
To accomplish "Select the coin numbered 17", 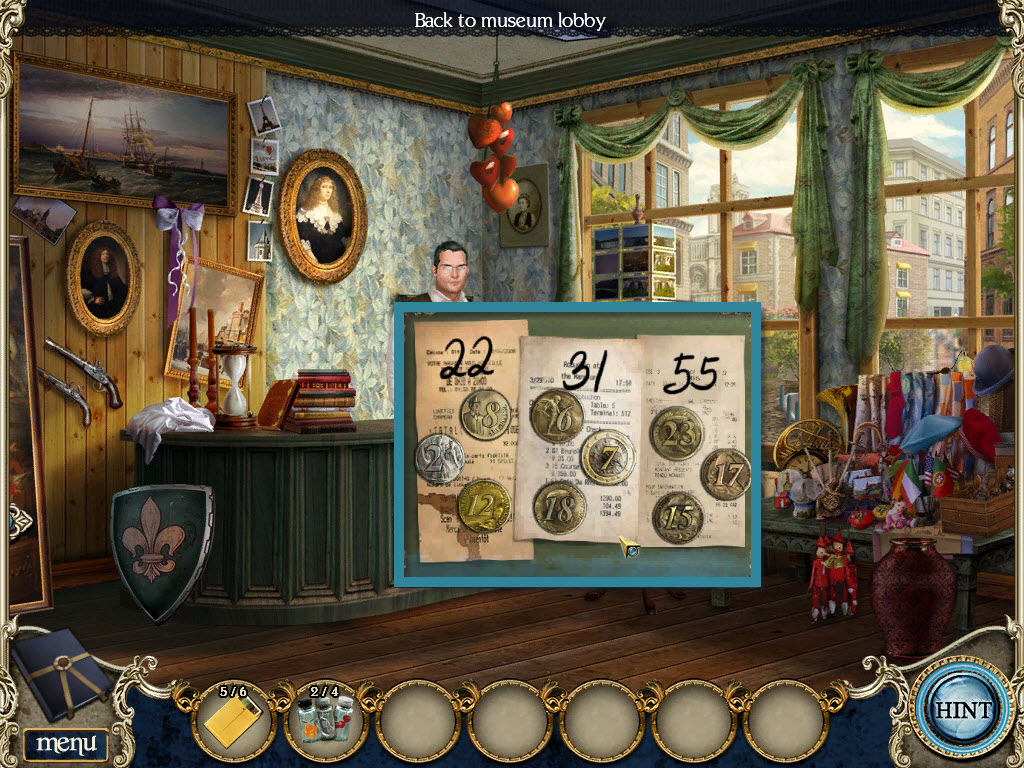I will pyautogui.click(x=725, y=474).
